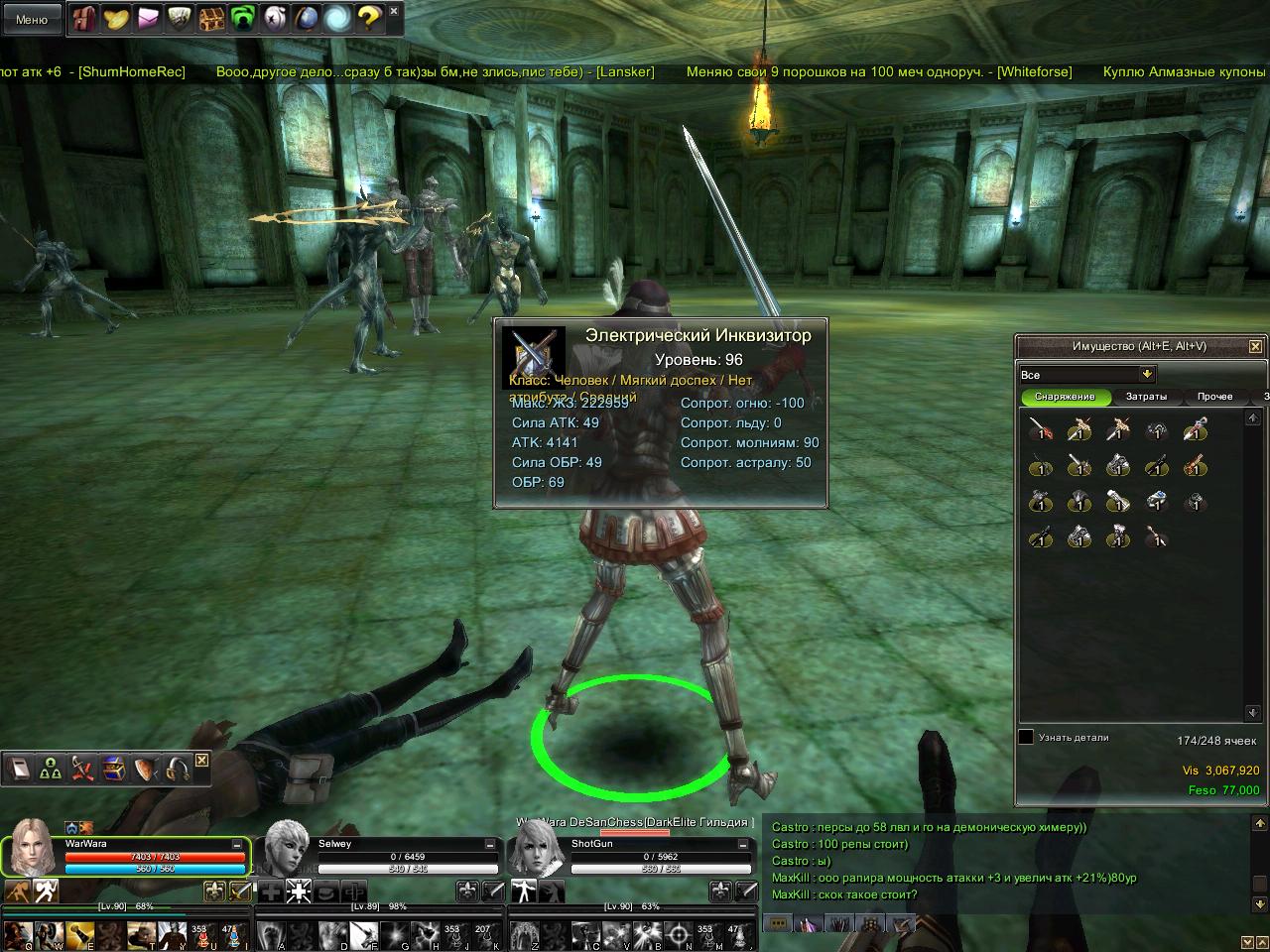Close the small bottom-left icon bar
Viewport: 1270px width, 952px height.
pos(202,760)
